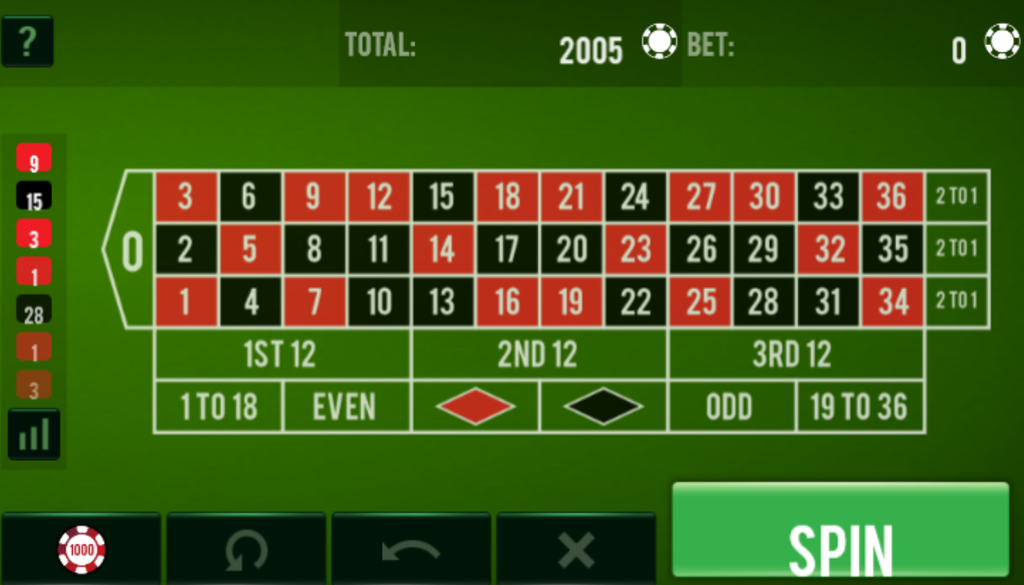
Task: Open the statistics bar chart icon
Action: tap(34, 434)
